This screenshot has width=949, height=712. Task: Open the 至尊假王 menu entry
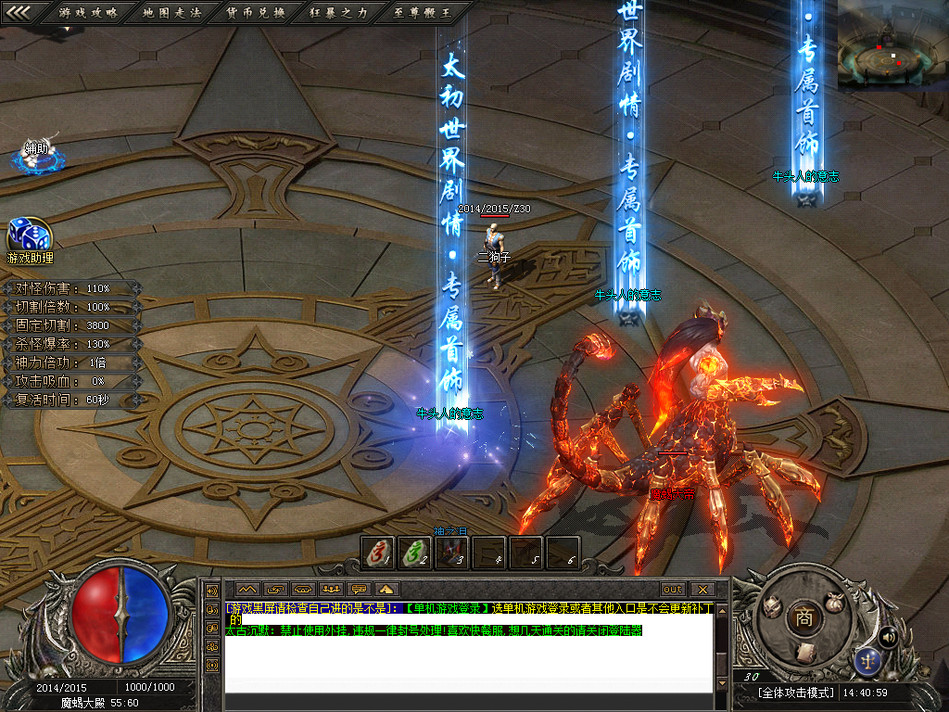pos(423,13)
